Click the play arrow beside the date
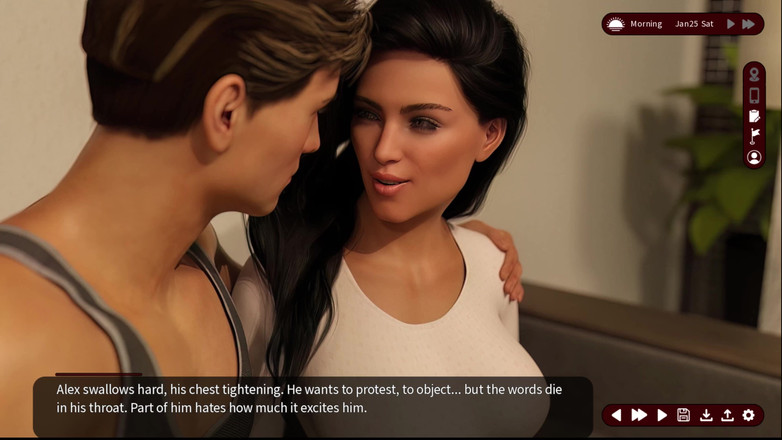Screen dimensions: 782x440 pyautogui.click(x=731, y=24)
